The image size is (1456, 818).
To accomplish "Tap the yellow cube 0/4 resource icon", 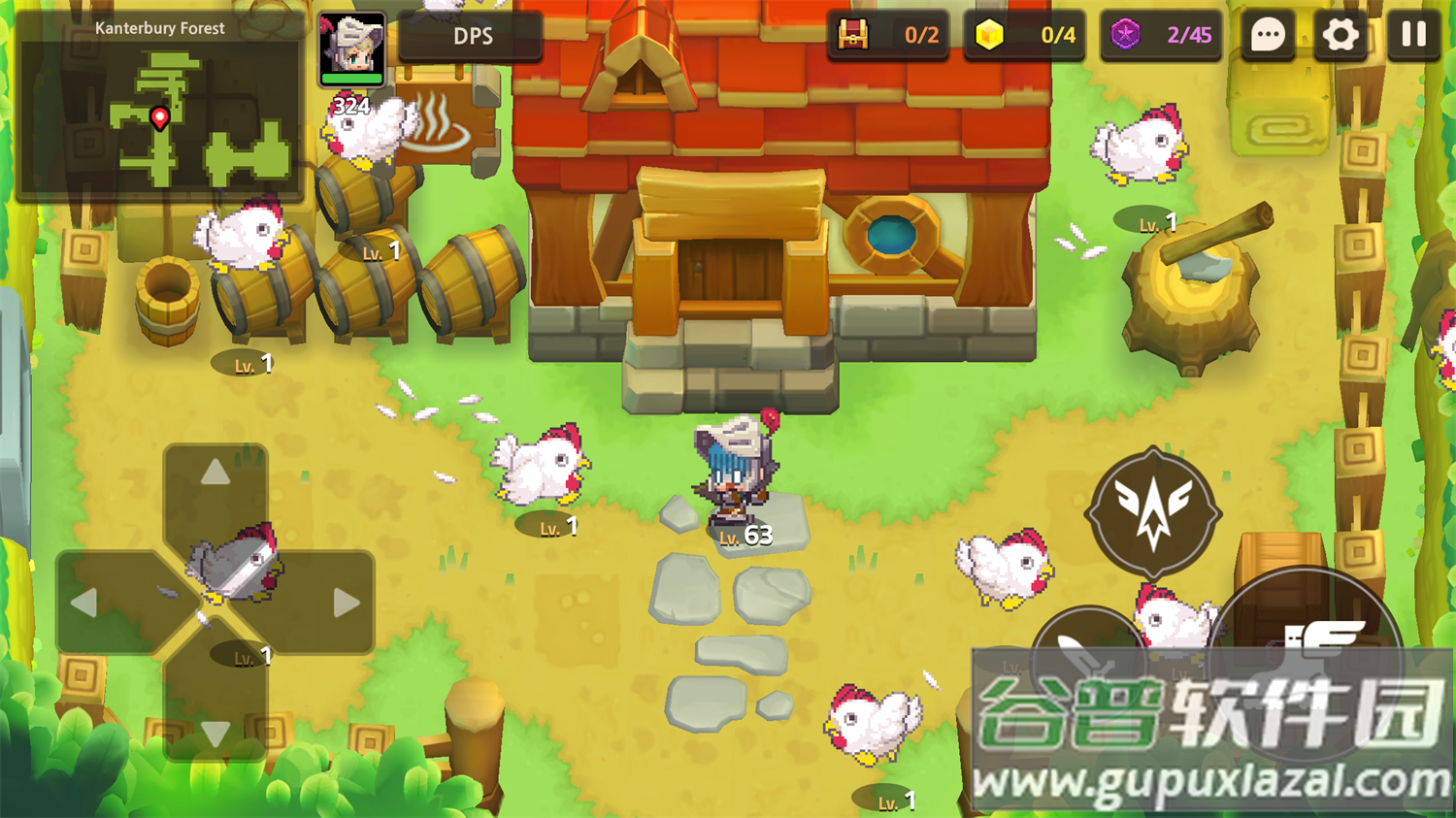I will click(989, 37).
